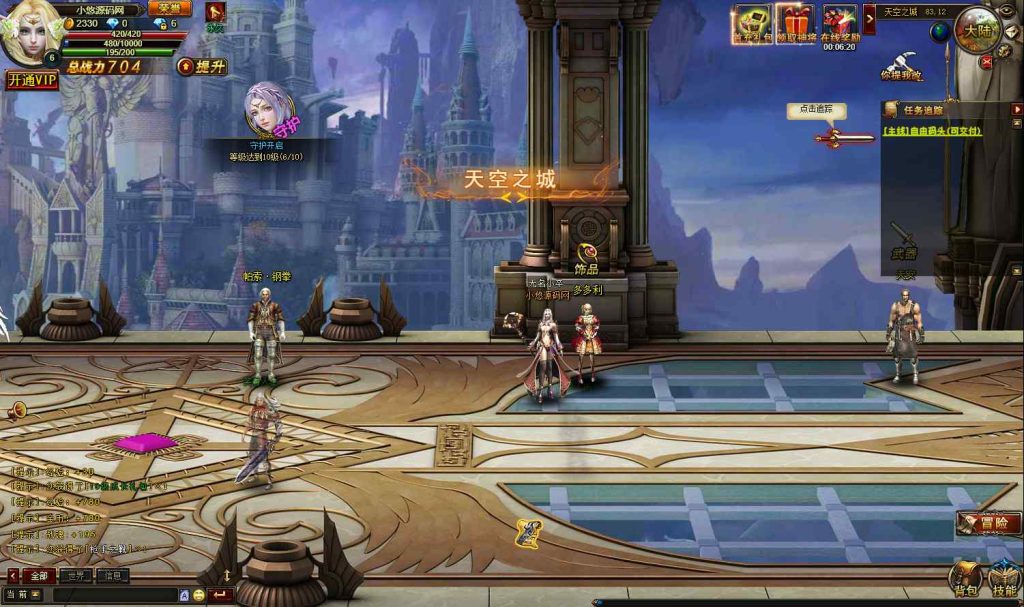
Task: Open the 你提我改 hammer feedback icon
Action: [901, 64]
